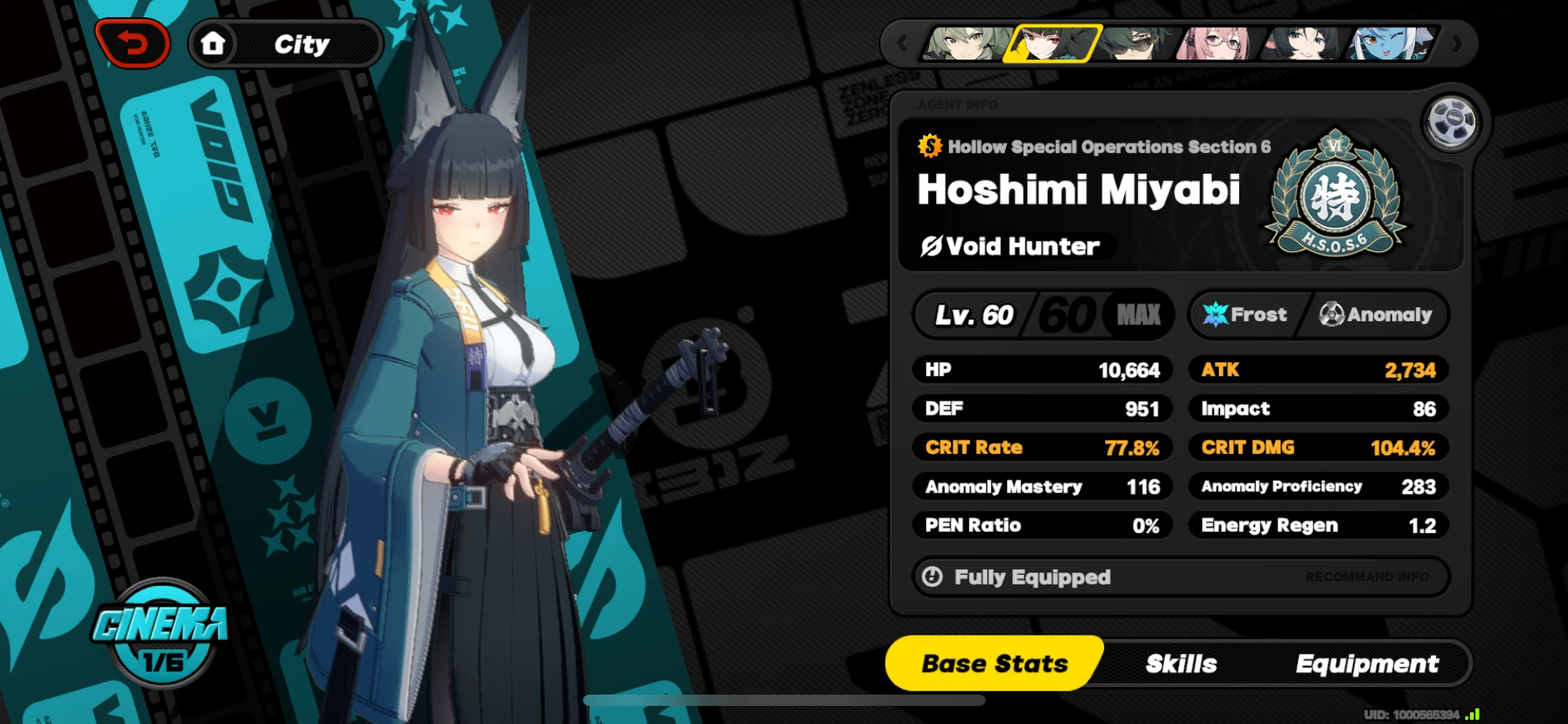Screen dimensions: 1568x724
Task: Switch to the Skills tab
Action: point(1181,663)
